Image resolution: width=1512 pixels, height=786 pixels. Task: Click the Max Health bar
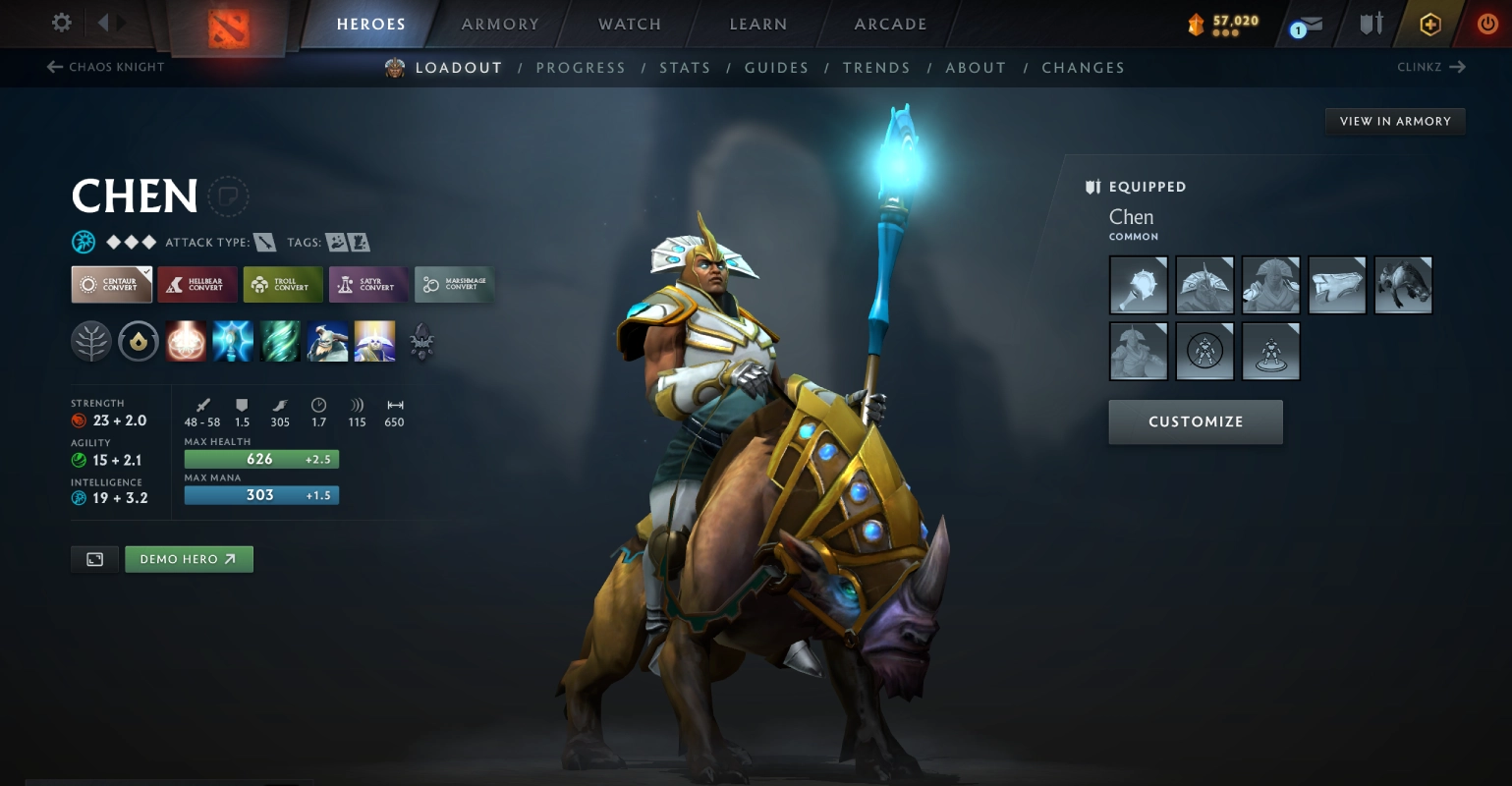tap(260, 458)
